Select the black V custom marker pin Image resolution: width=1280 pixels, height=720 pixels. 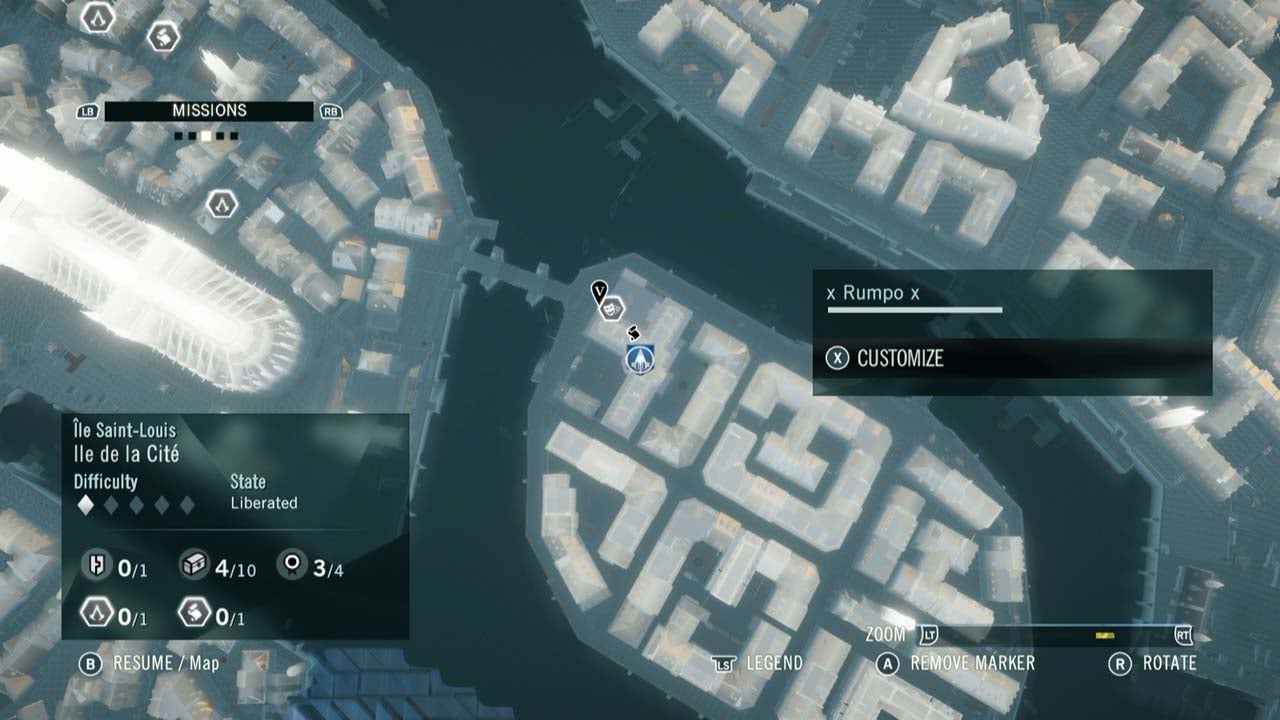point(599,292)
